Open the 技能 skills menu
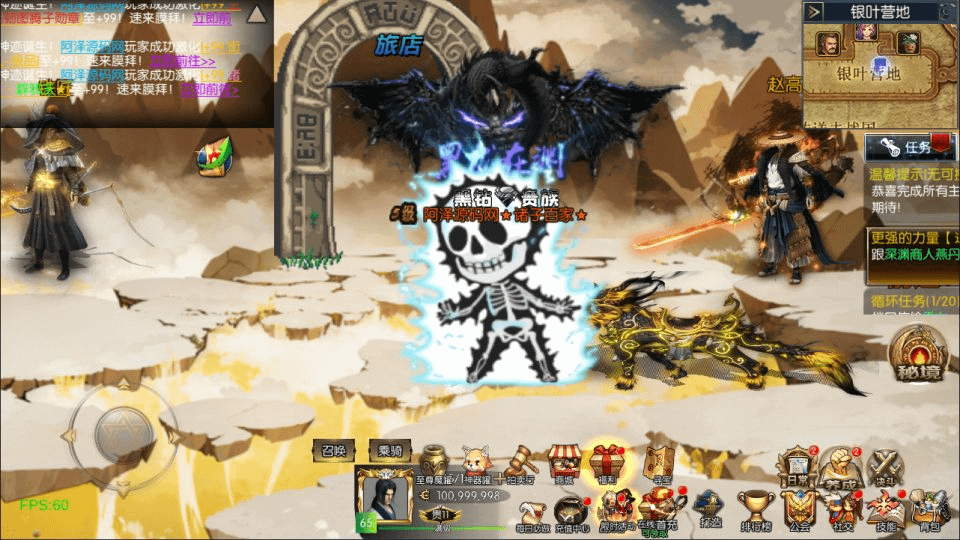 pyautogui.click(x=886, y=510)
